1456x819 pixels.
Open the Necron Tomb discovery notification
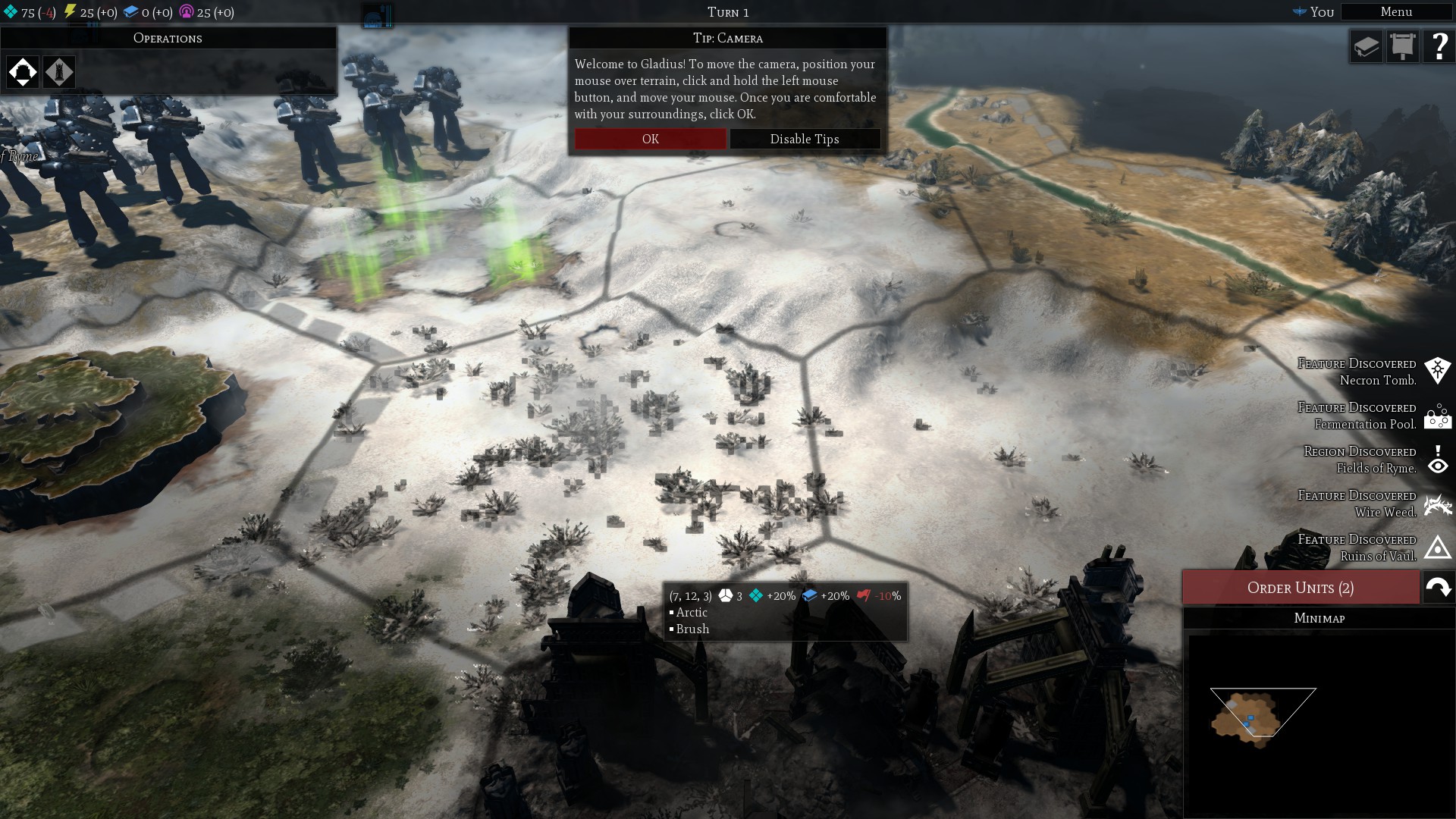click(1437, 372)
